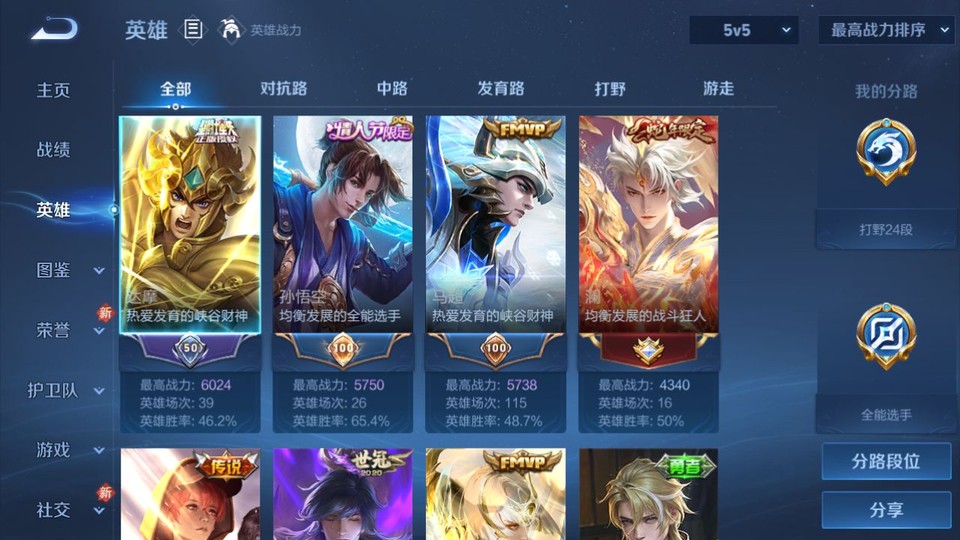Switch to the 游走 tab
The height and width of the screenshot is (540, 960).
tap(718, 88)
